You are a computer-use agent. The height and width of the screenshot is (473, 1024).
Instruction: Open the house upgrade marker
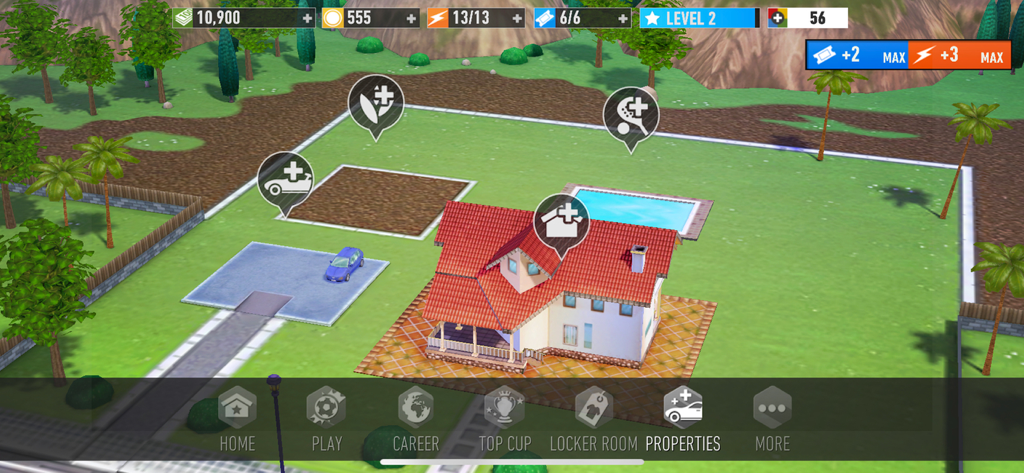coord(561,219)
